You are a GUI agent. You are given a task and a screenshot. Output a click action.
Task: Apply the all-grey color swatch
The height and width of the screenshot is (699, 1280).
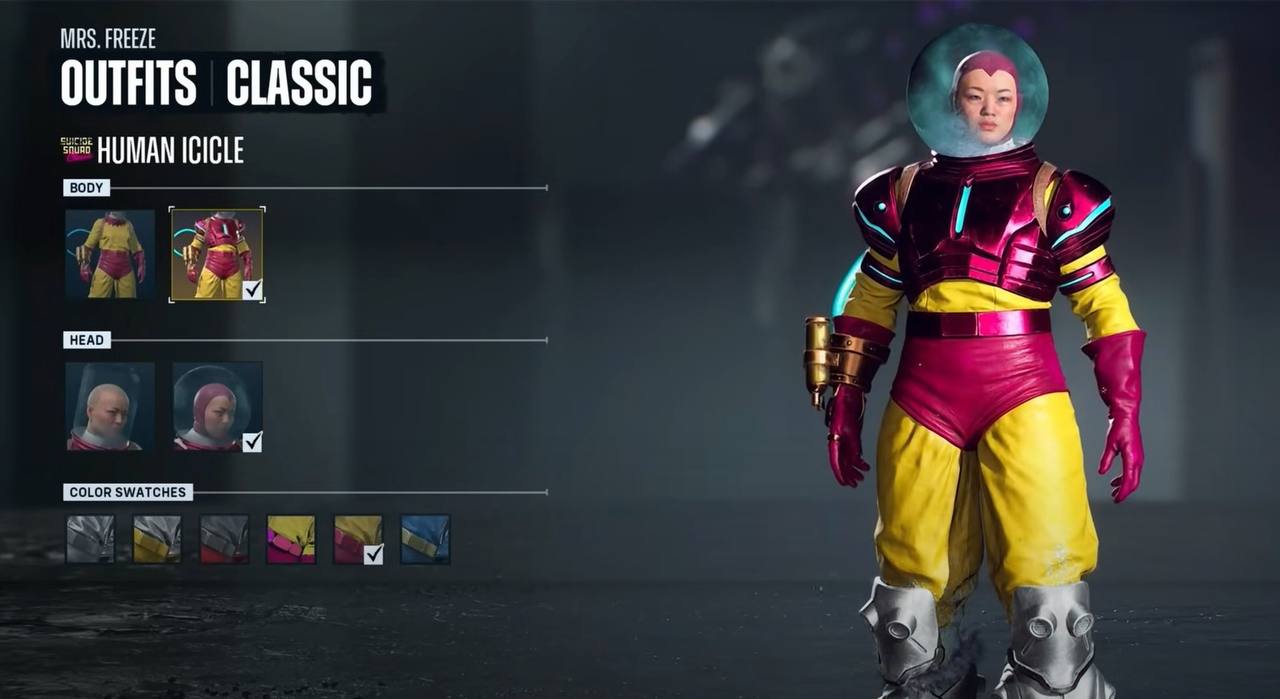(x=90, y=539)
